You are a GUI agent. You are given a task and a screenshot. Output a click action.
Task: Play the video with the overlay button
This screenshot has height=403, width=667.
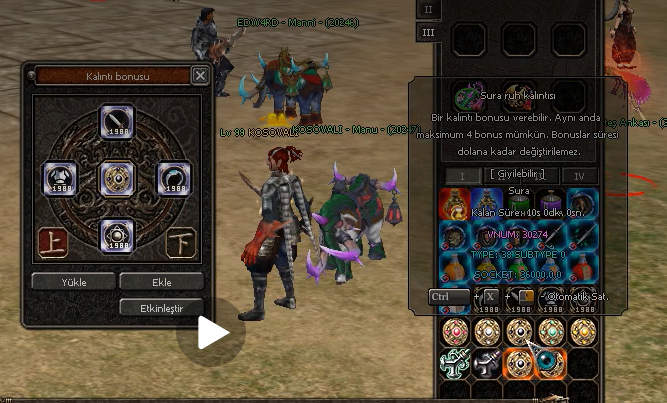(211, 333)
